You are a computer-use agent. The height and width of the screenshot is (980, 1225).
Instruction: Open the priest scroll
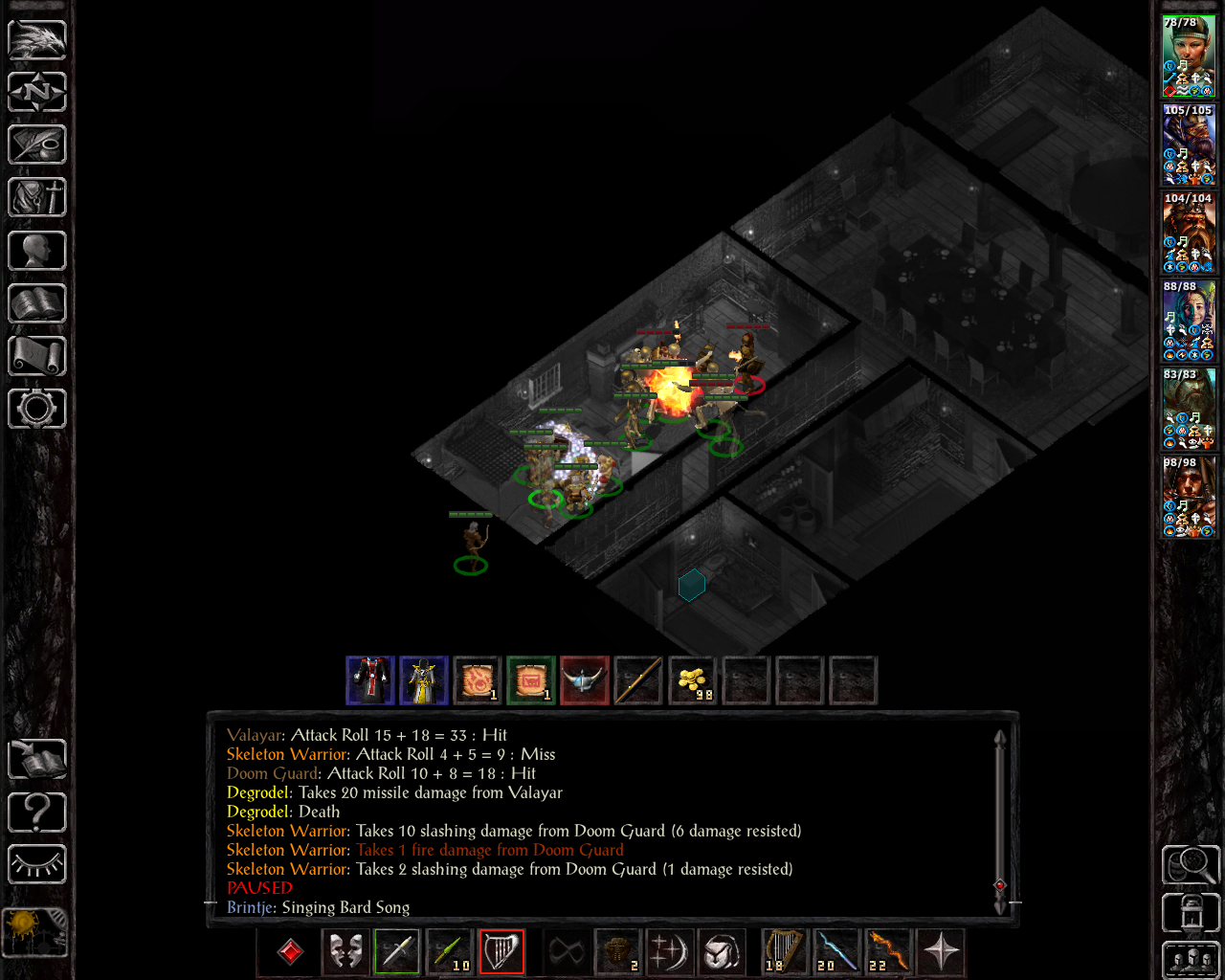click(37, 356)
